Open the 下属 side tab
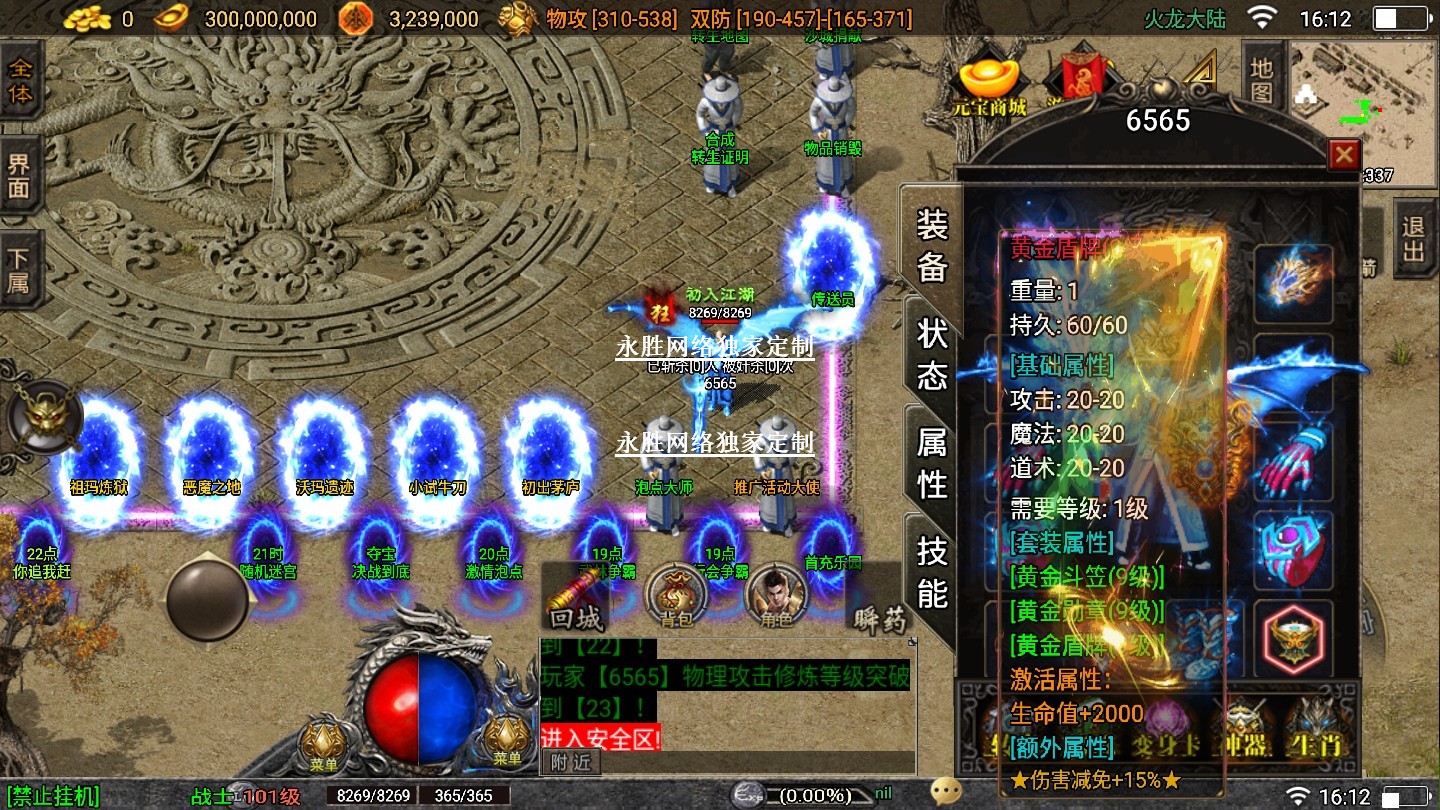1440x810 pixels. pyautogui.click(x=20, y=269)
